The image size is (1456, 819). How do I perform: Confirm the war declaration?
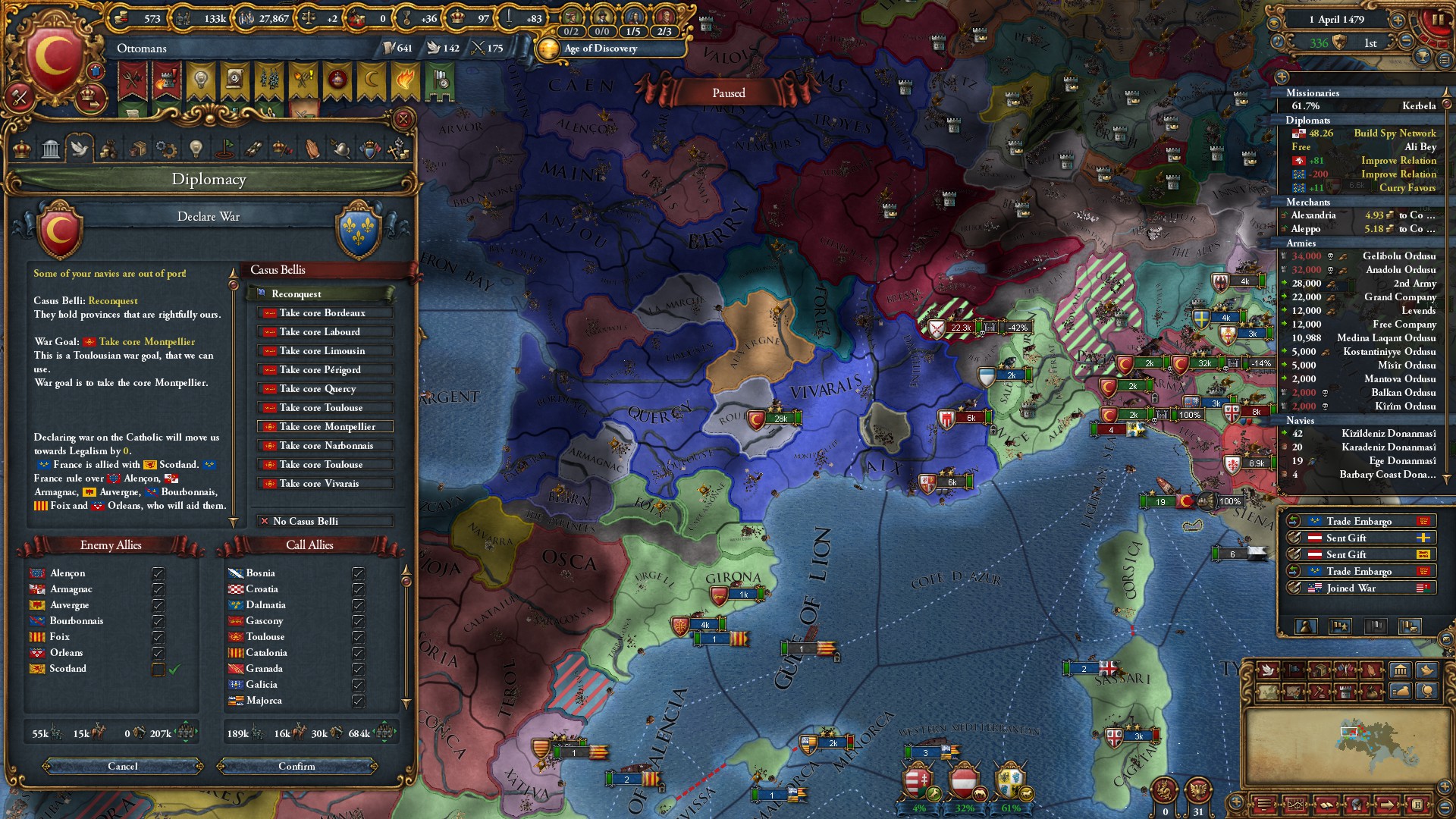point(297,766)
